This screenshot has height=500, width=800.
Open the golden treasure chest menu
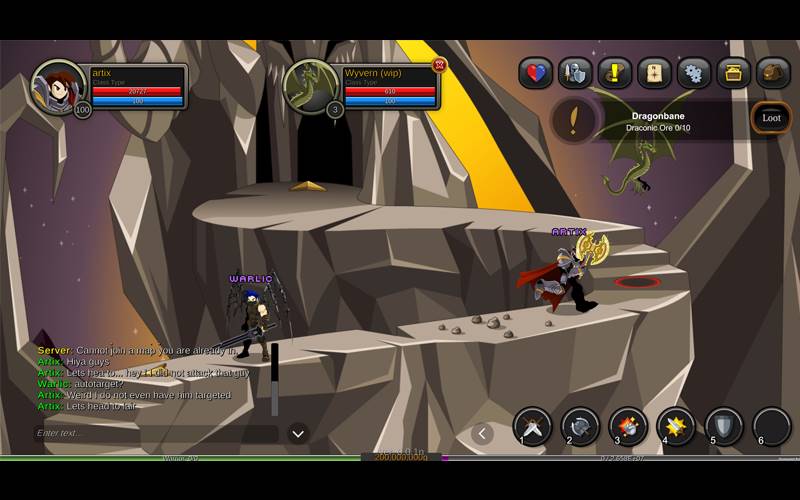coord(733,73)
